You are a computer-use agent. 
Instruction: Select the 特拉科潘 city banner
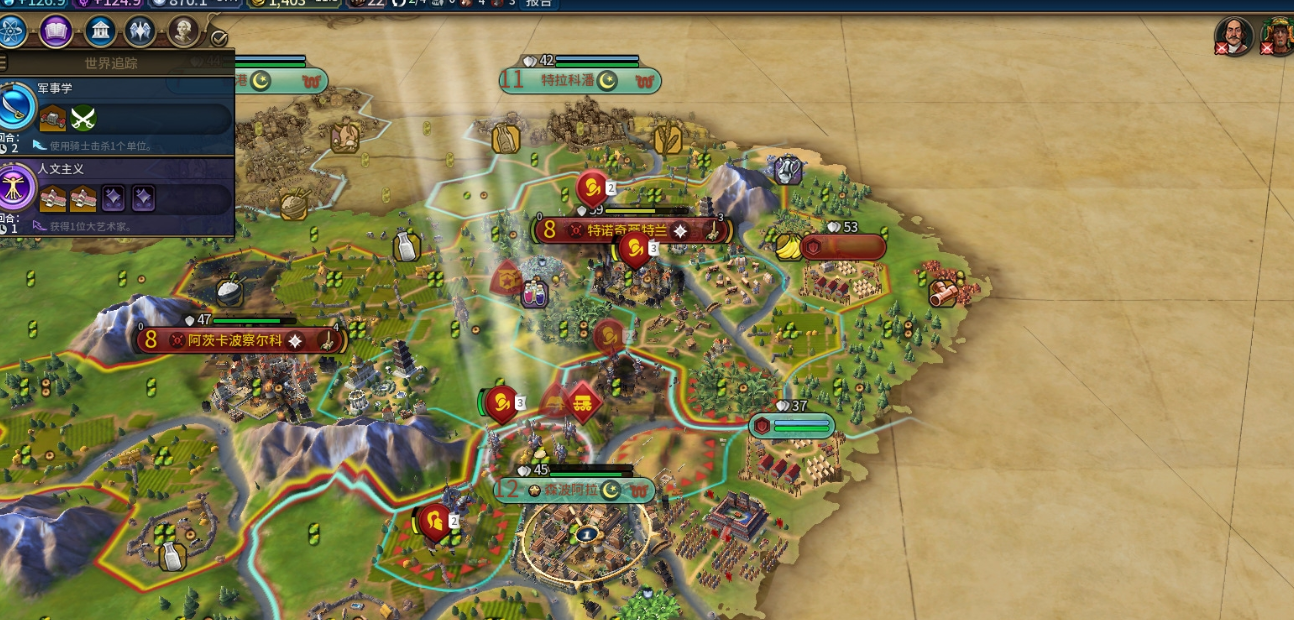(x=581, y=81)
